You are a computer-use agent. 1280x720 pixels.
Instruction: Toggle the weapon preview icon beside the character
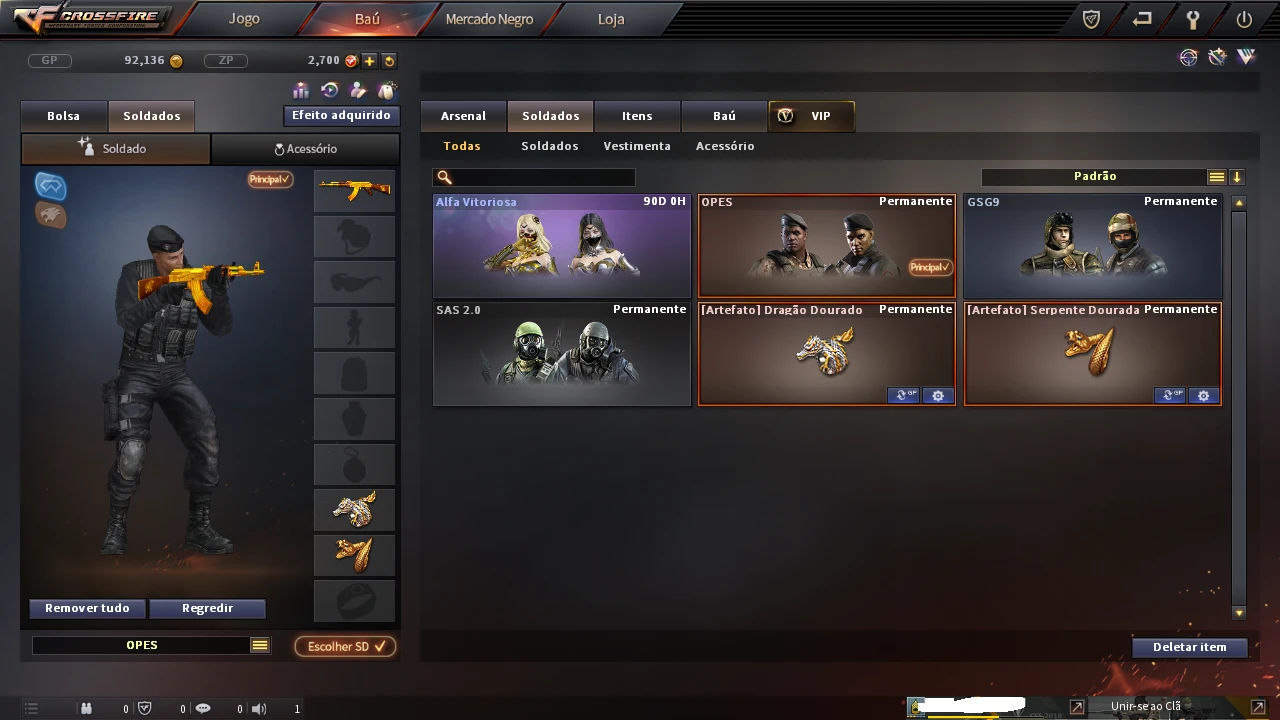50,216
